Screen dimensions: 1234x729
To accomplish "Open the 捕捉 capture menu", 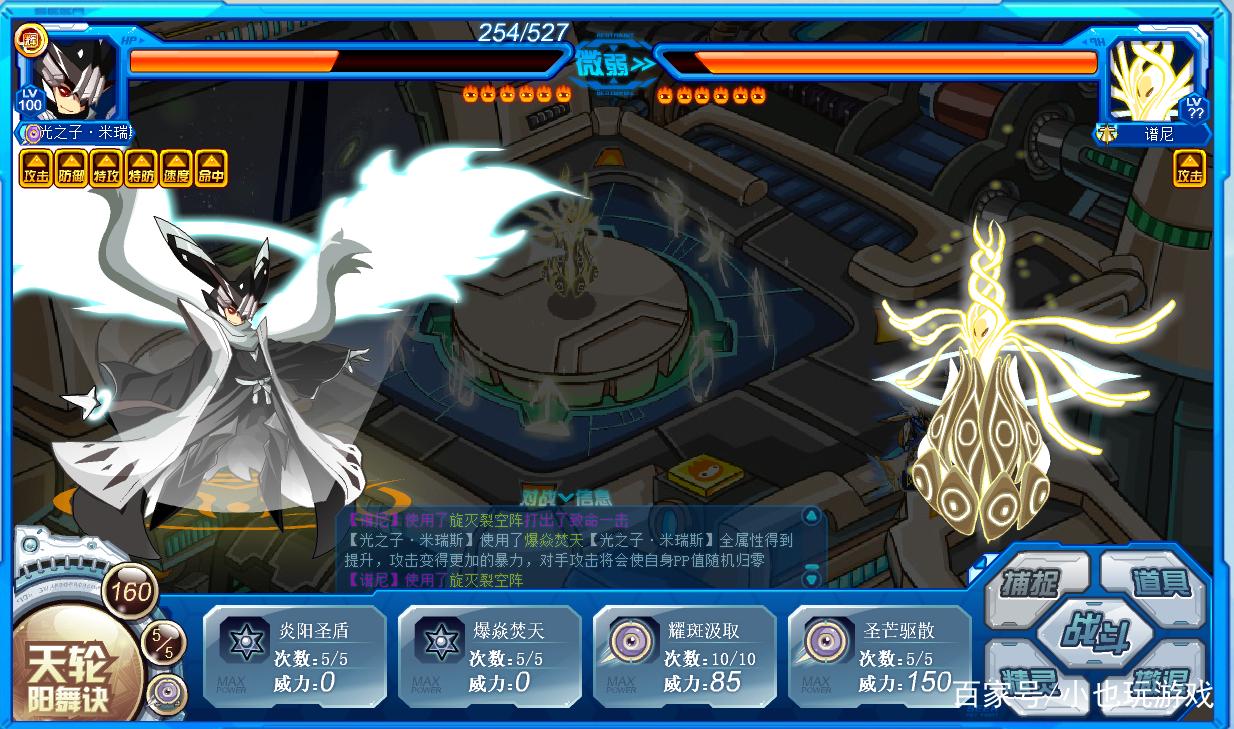I will [1030, 582].
